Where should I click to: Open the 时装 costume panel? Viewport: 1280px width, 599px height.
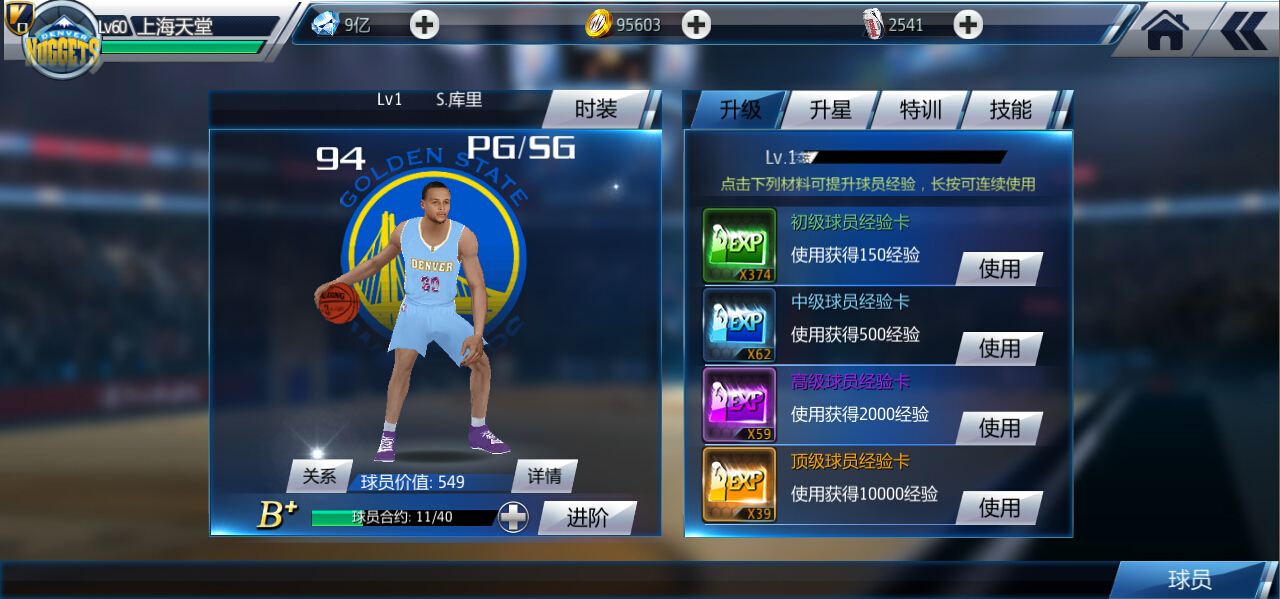596,110
